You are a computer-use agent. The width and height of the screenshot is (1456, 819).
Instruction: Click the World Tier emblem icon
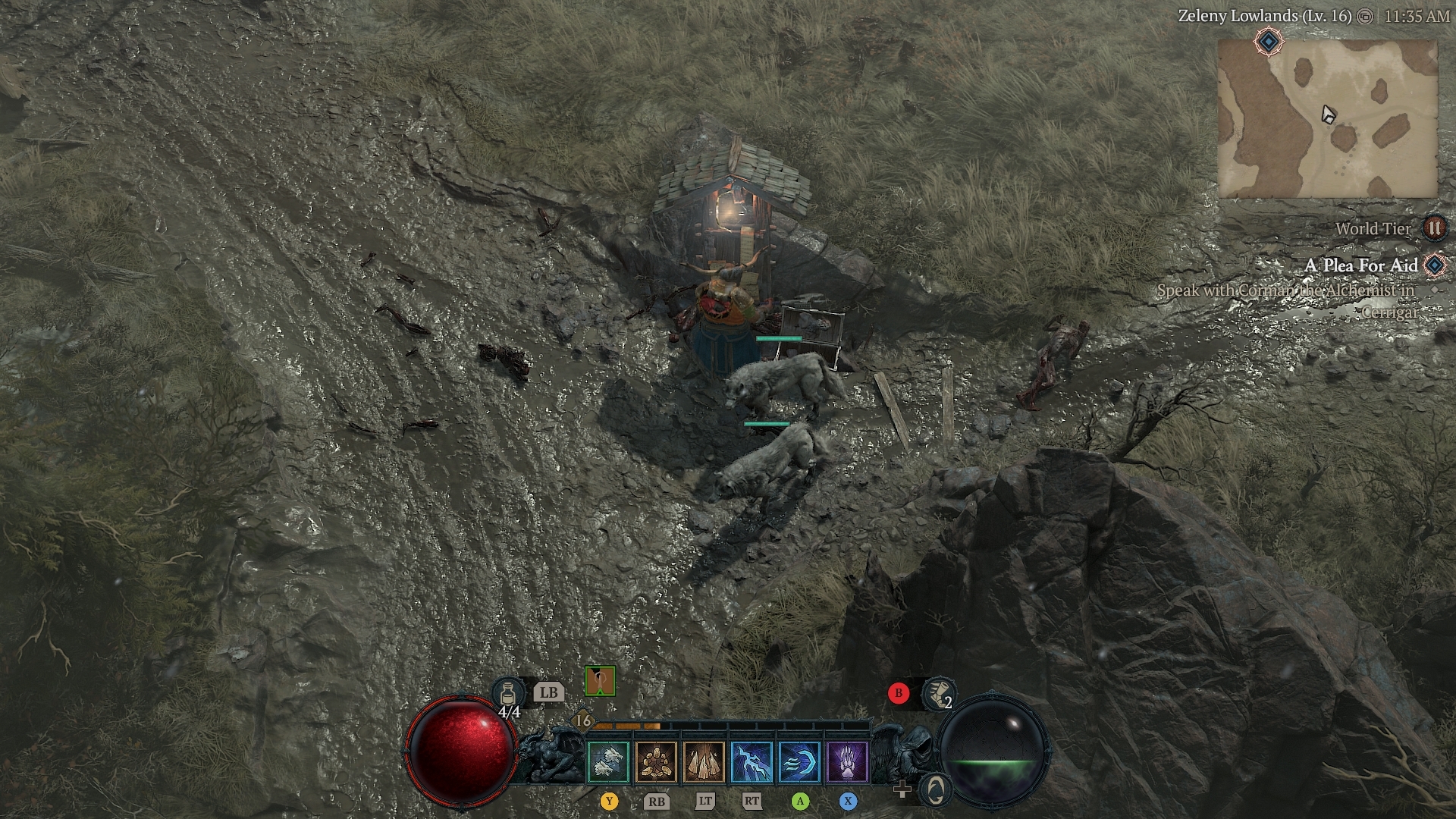(x=1436, y=229)
